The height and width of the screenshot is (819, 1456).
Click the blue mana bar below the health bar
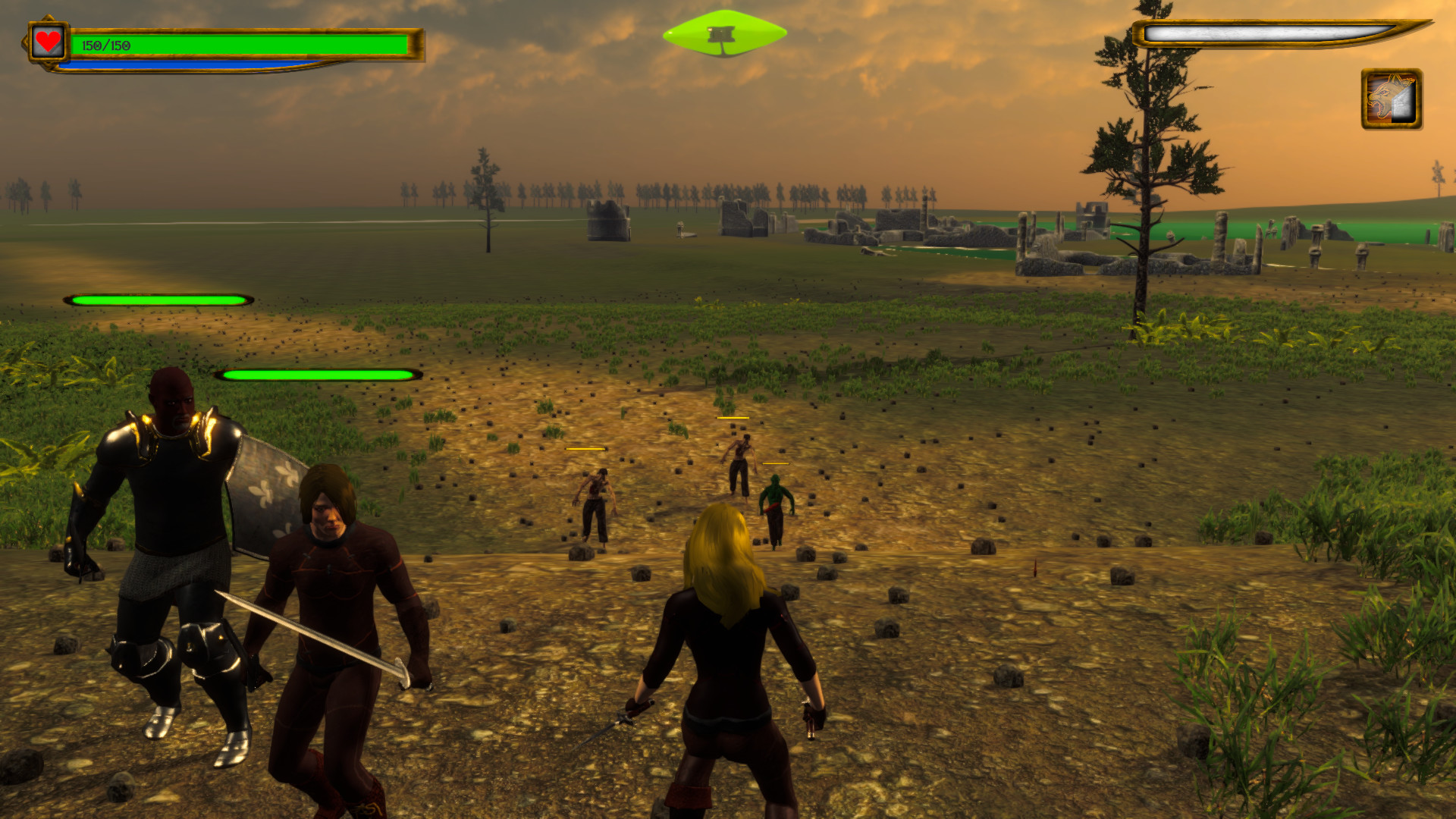click(190, 64)
